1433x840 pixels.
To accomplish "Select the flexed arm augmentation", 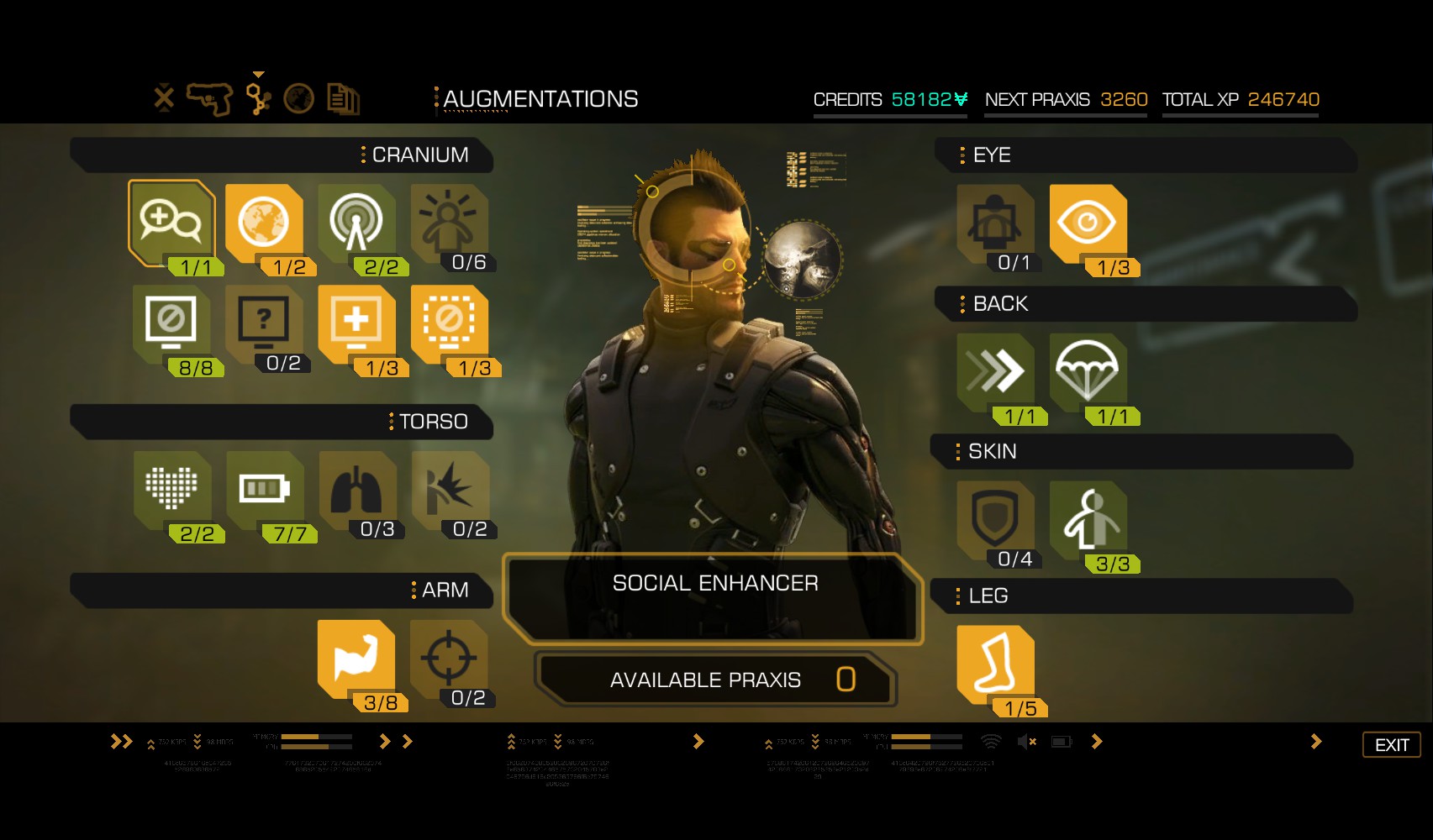I will pyautogui.click(x=356, y=658).
